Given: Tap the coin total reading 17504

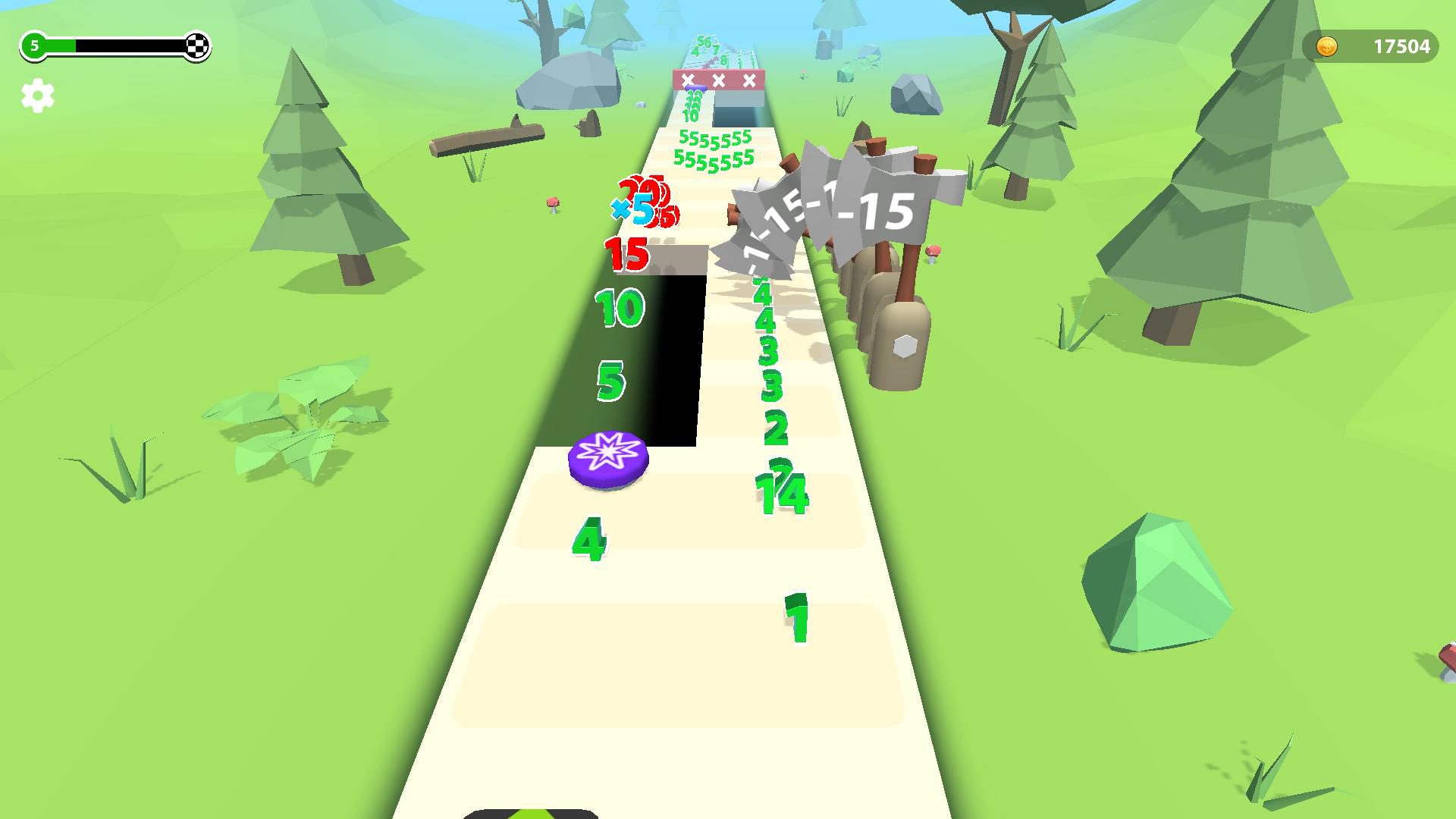Looking at the screenshot, I should 1402,45.
